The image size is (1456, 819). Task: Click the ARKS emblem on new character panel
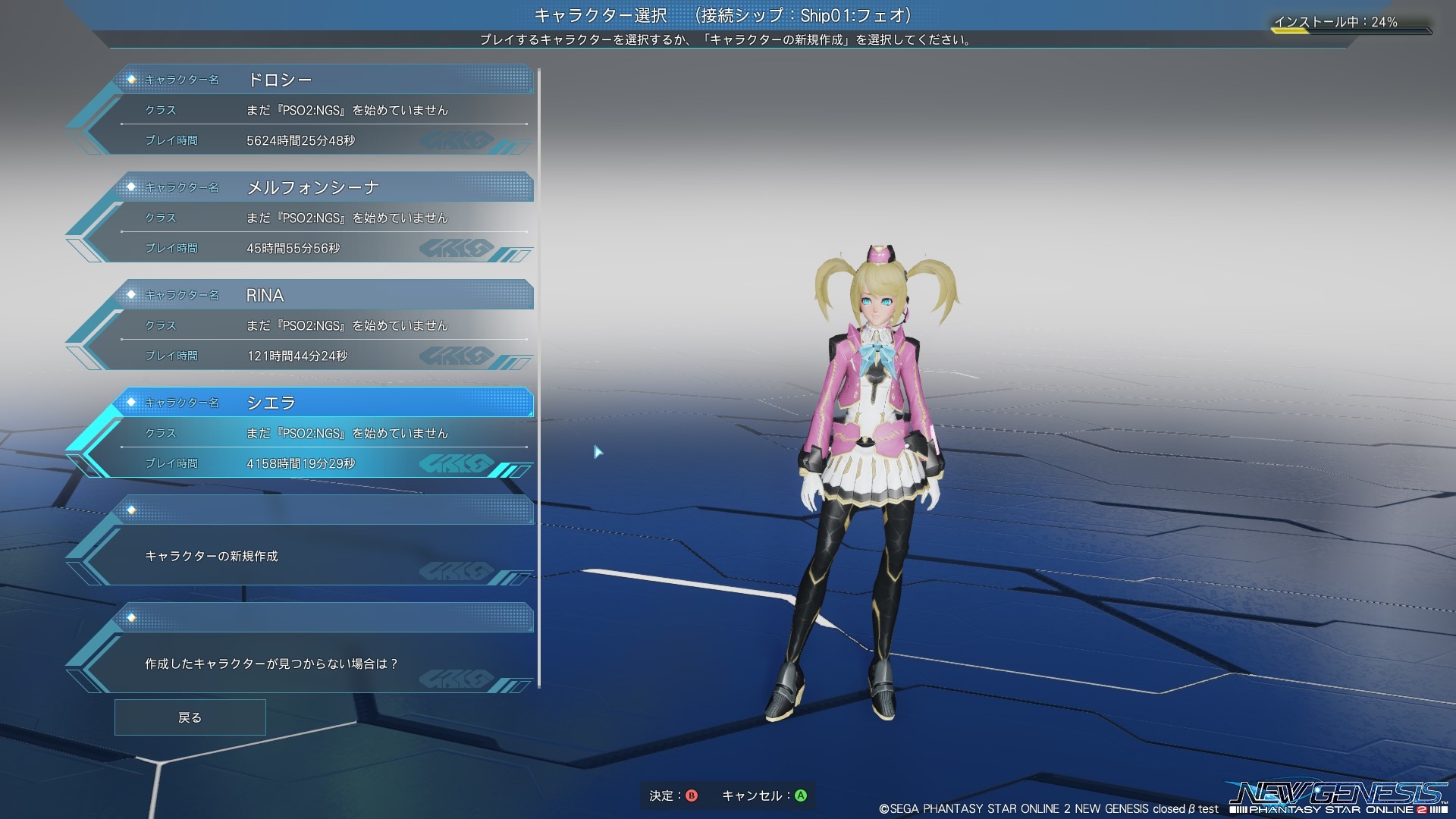457,570
